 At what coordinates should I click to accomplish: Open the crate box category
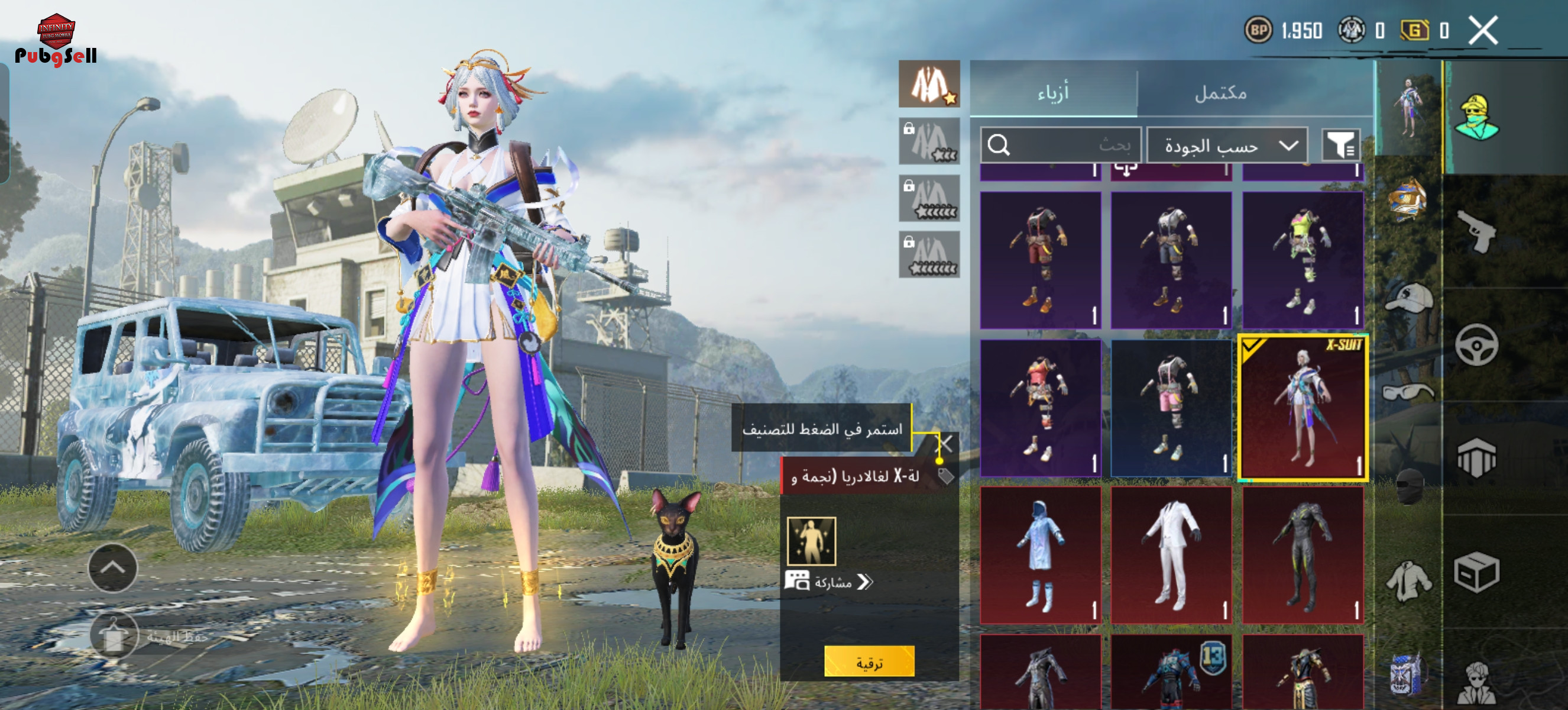pyautogui.click(x=1477, y=572)
